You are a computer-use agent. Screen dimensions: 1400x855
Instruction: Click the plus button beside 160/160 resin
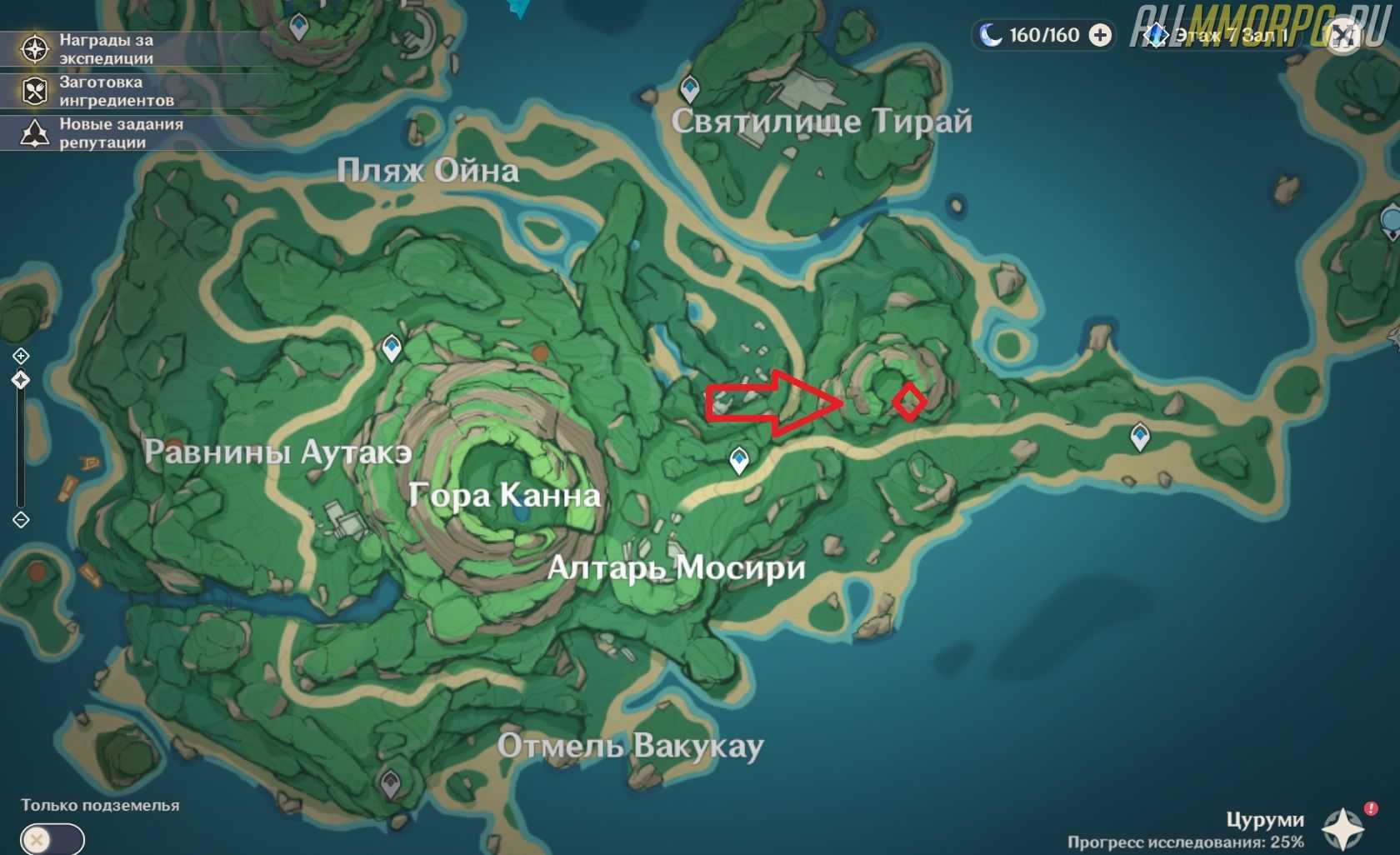point(1101,35)
